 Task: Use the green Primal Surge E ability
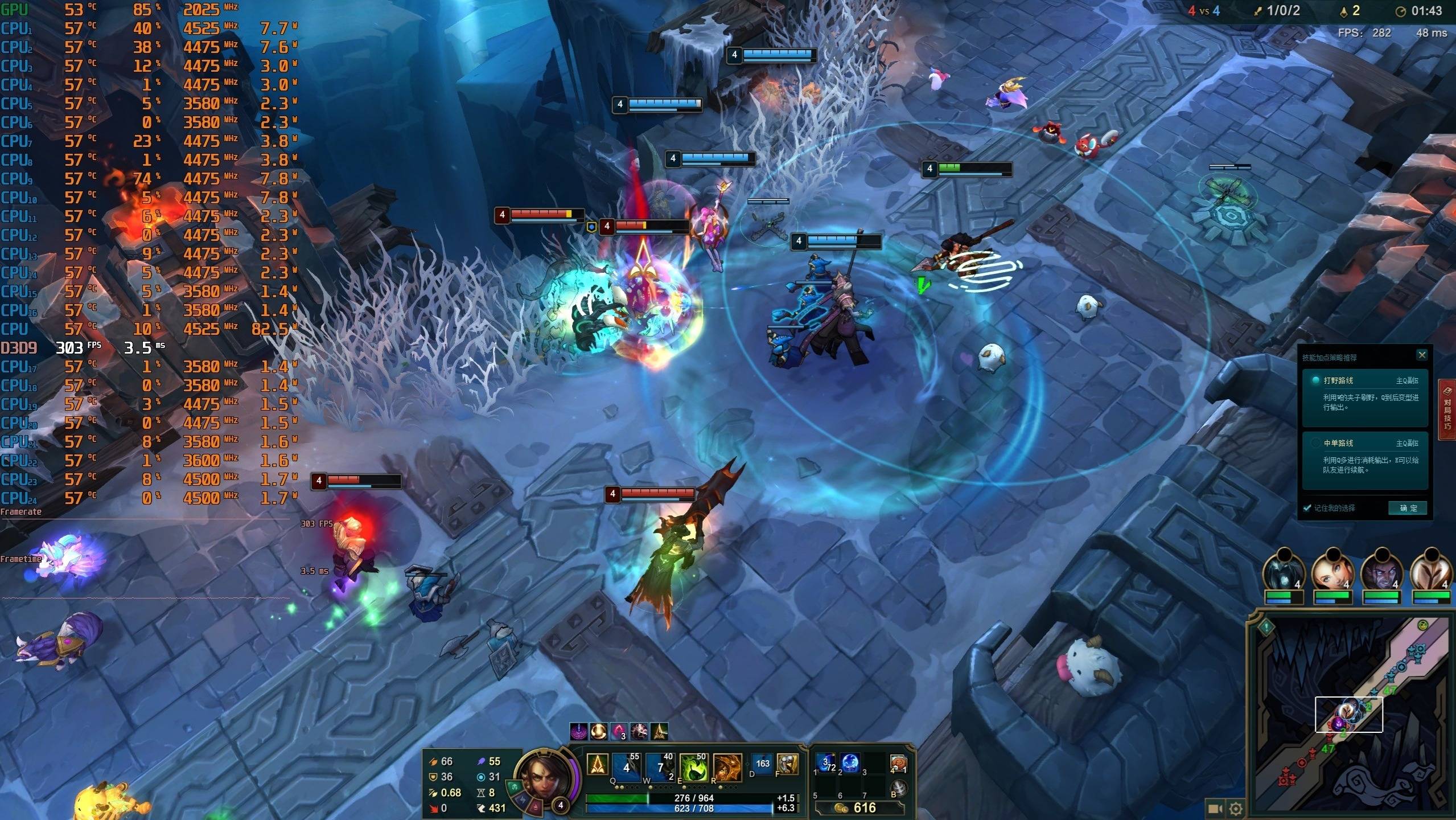(694, 767)
